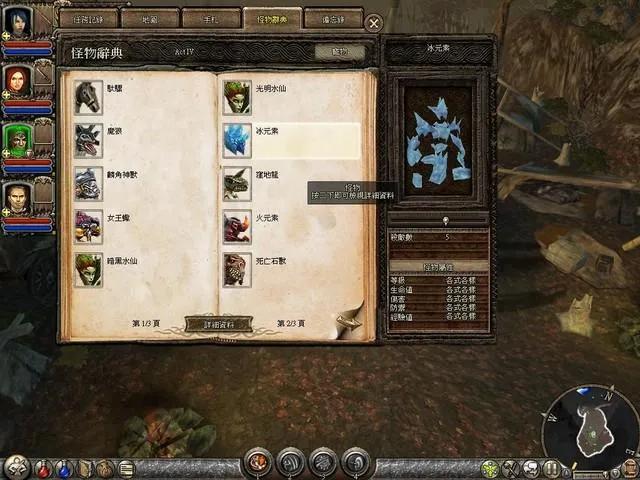Open the 任務記錄 quest log tab
The height and width of the screenshot is (480, 640).
pos(89,19)
